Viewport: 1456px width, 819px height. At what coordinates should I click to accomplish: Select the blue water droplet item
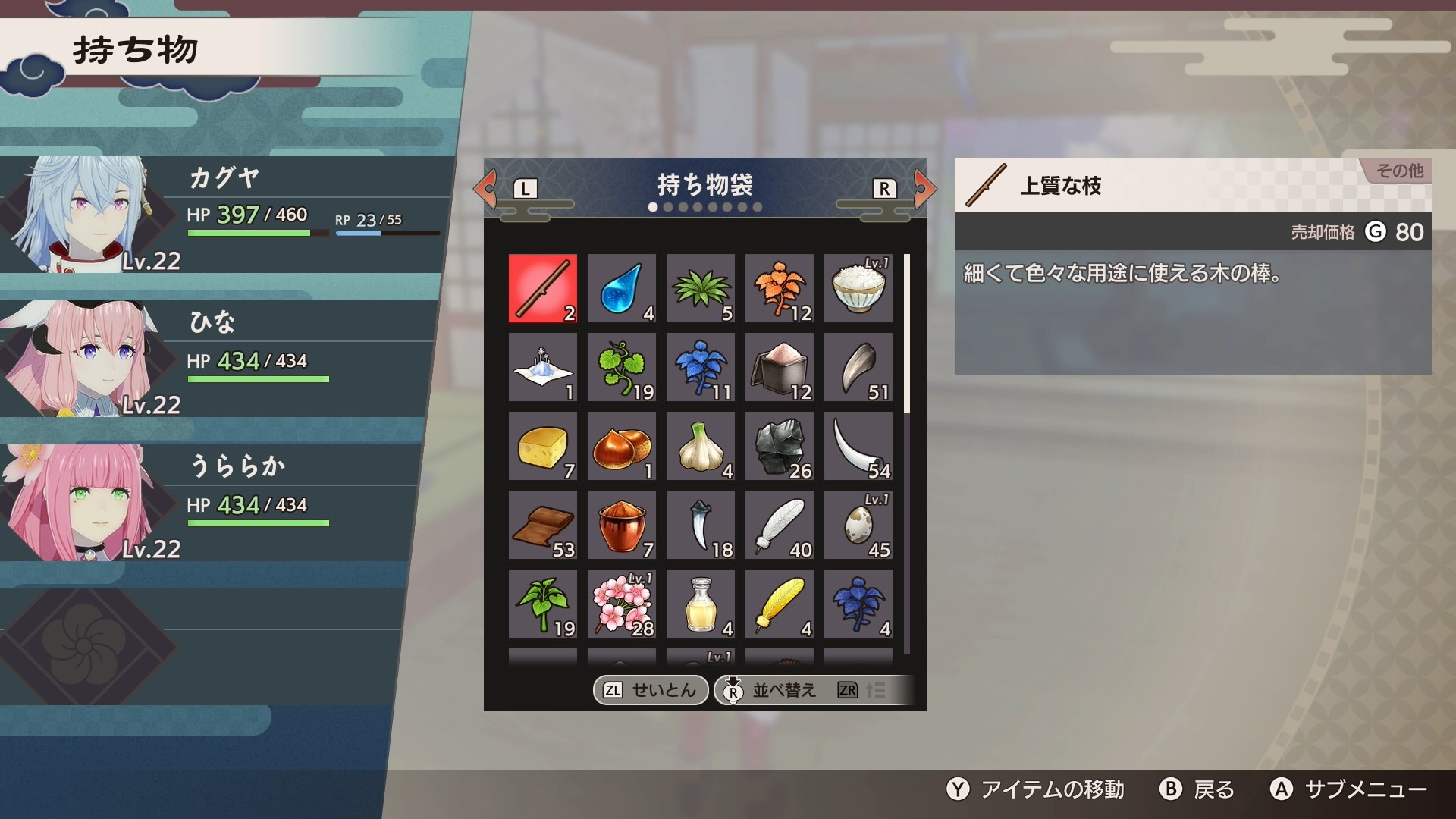[621, 288]
